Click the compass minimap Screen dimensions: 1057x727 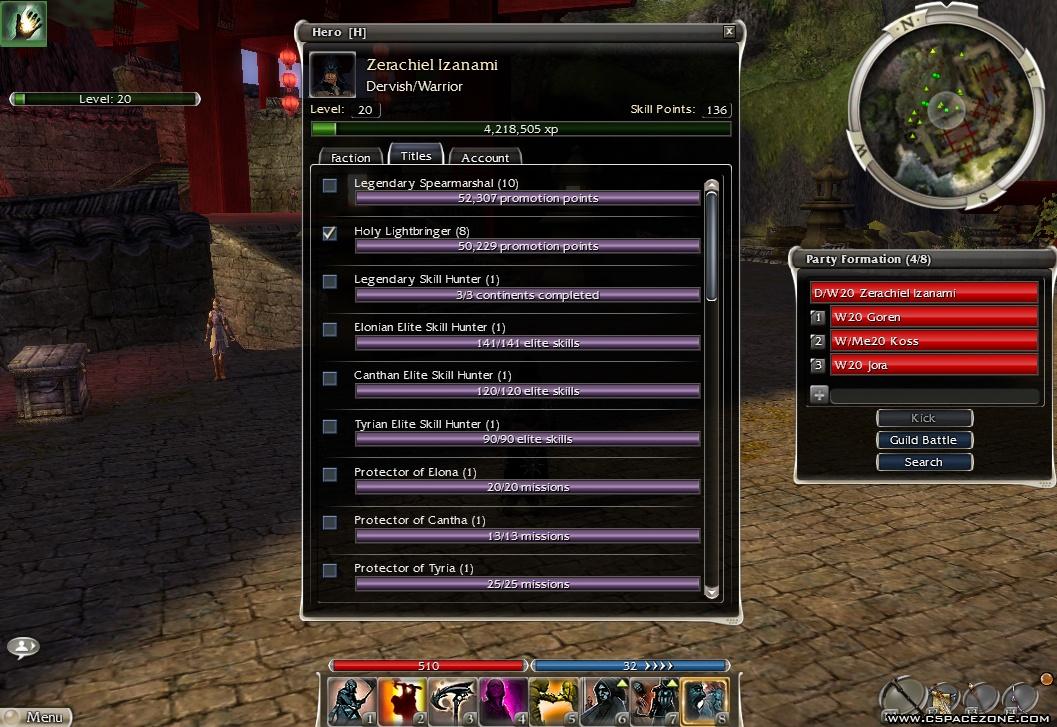click(938, 111)
